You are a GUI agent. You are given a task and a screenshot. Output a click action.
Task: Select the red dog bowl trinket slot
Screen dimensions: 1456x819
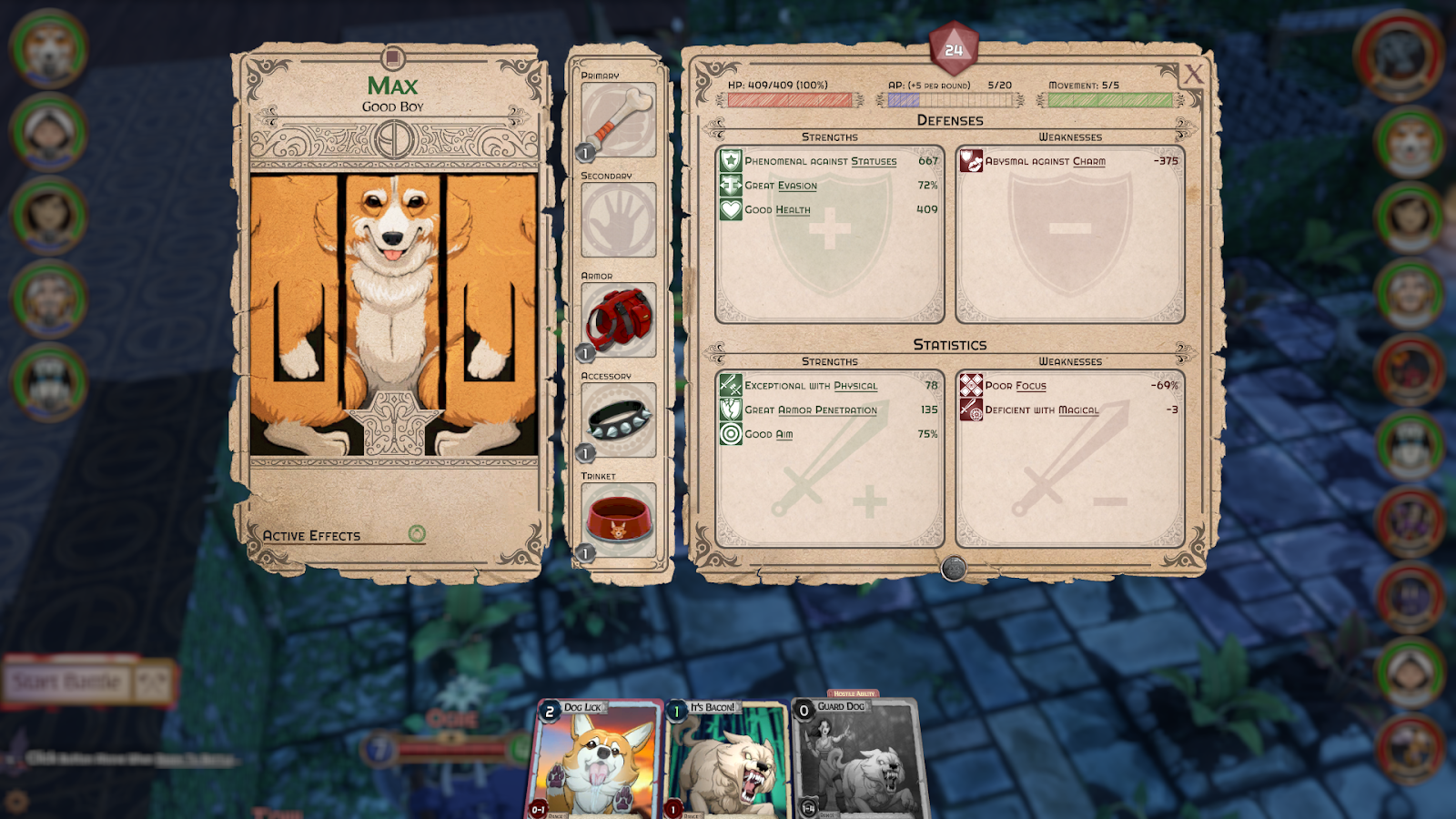pos(618,520)
